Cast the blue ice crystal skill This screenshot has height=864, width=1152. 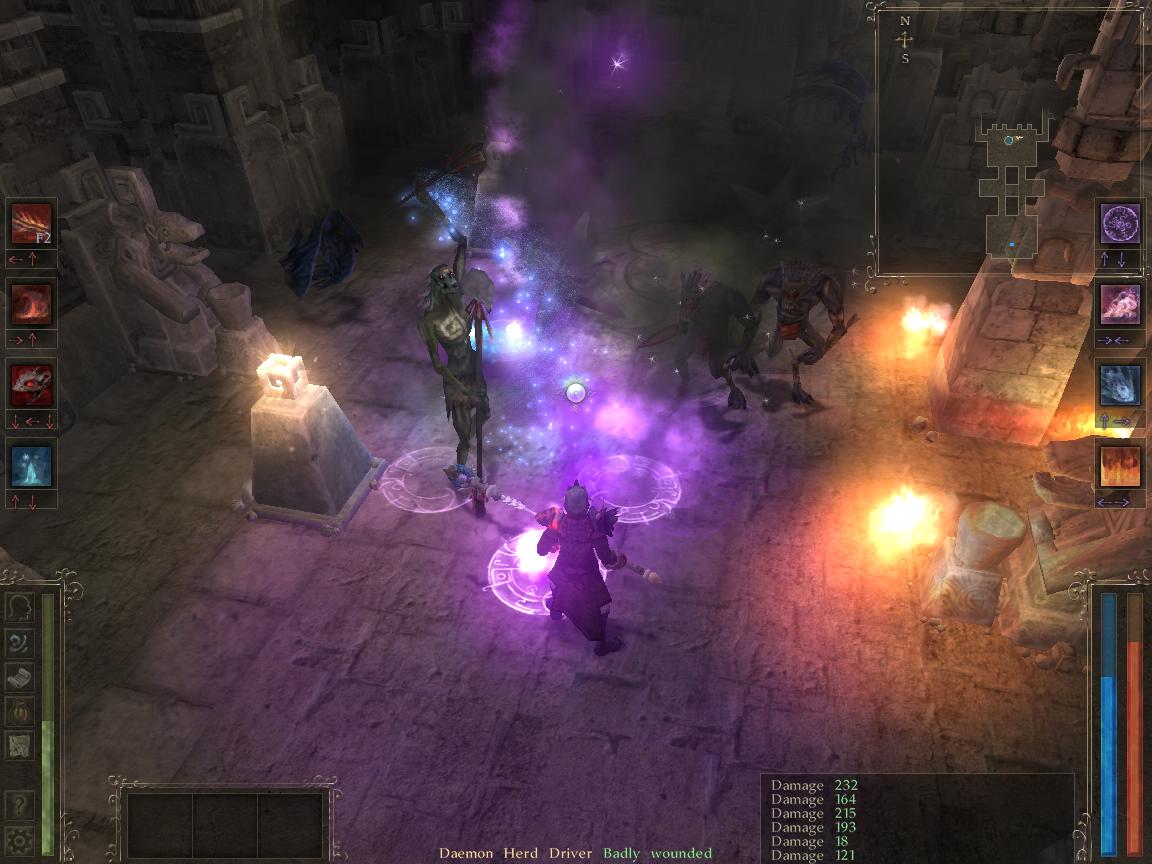tap(31, 466)
